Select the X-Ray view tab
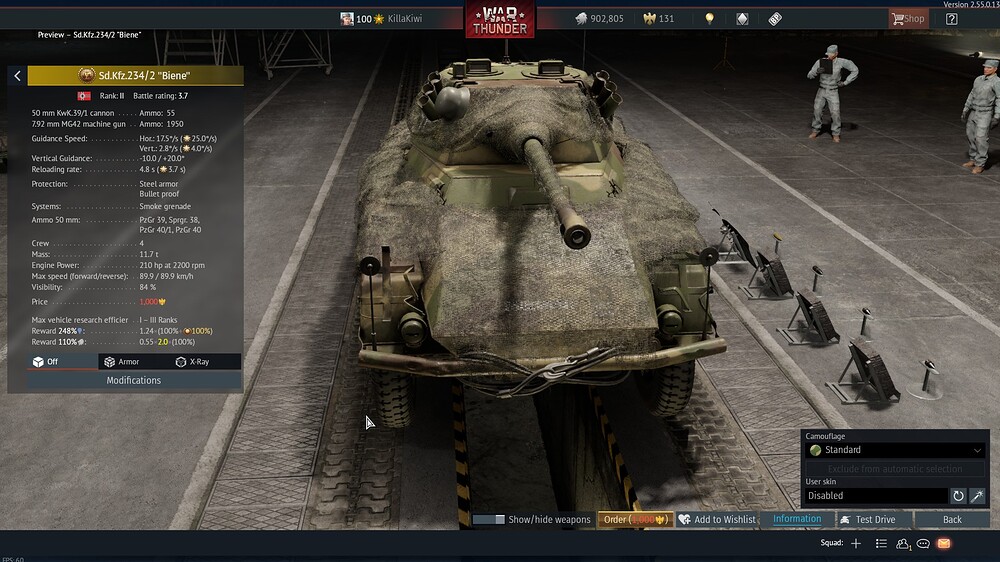The image size is (1000, 562). click(192, 362)
